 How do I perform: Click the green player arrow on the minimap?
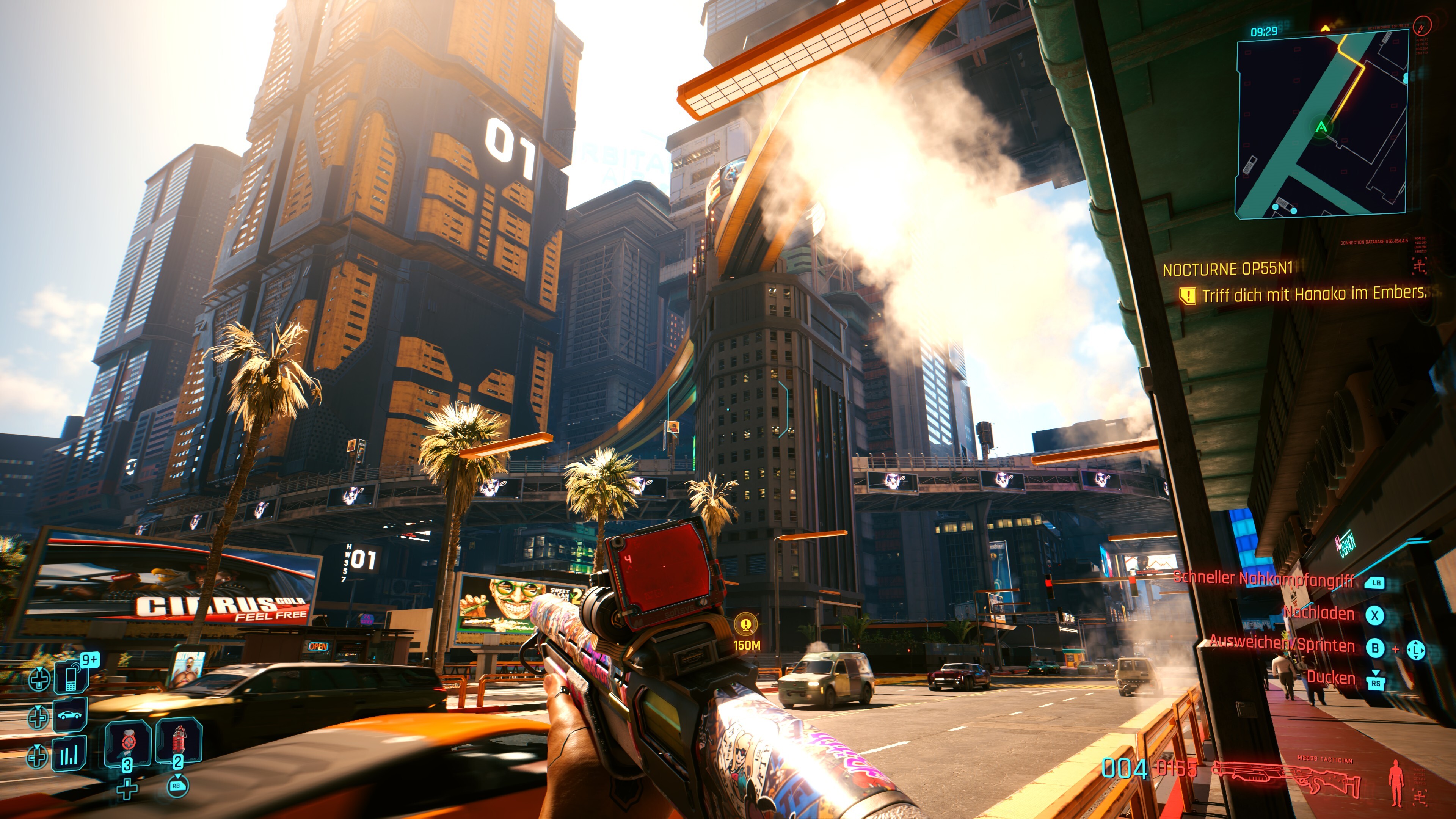(x=1321, y=127)
